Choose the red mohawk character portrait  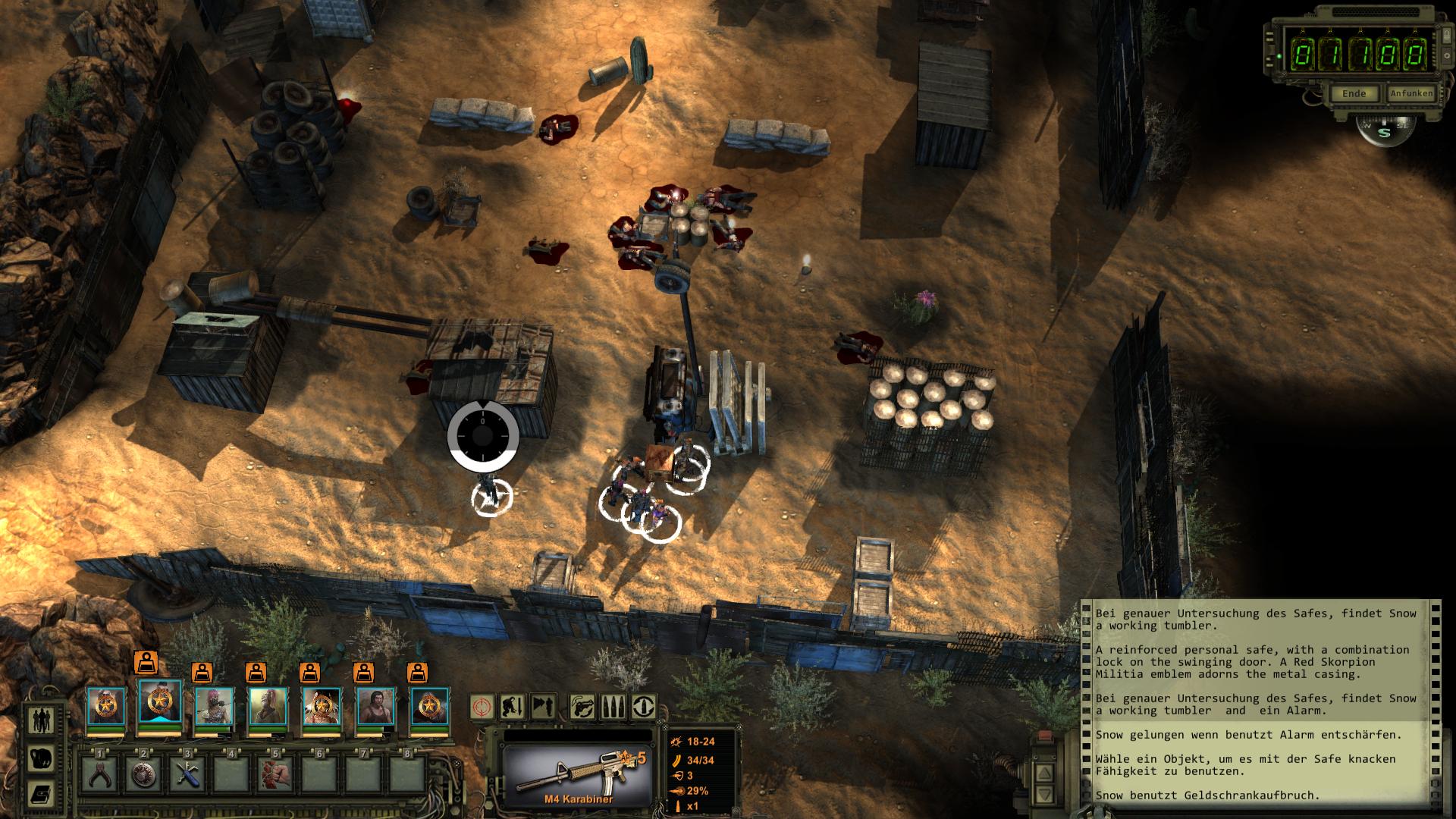coord(267,706)
